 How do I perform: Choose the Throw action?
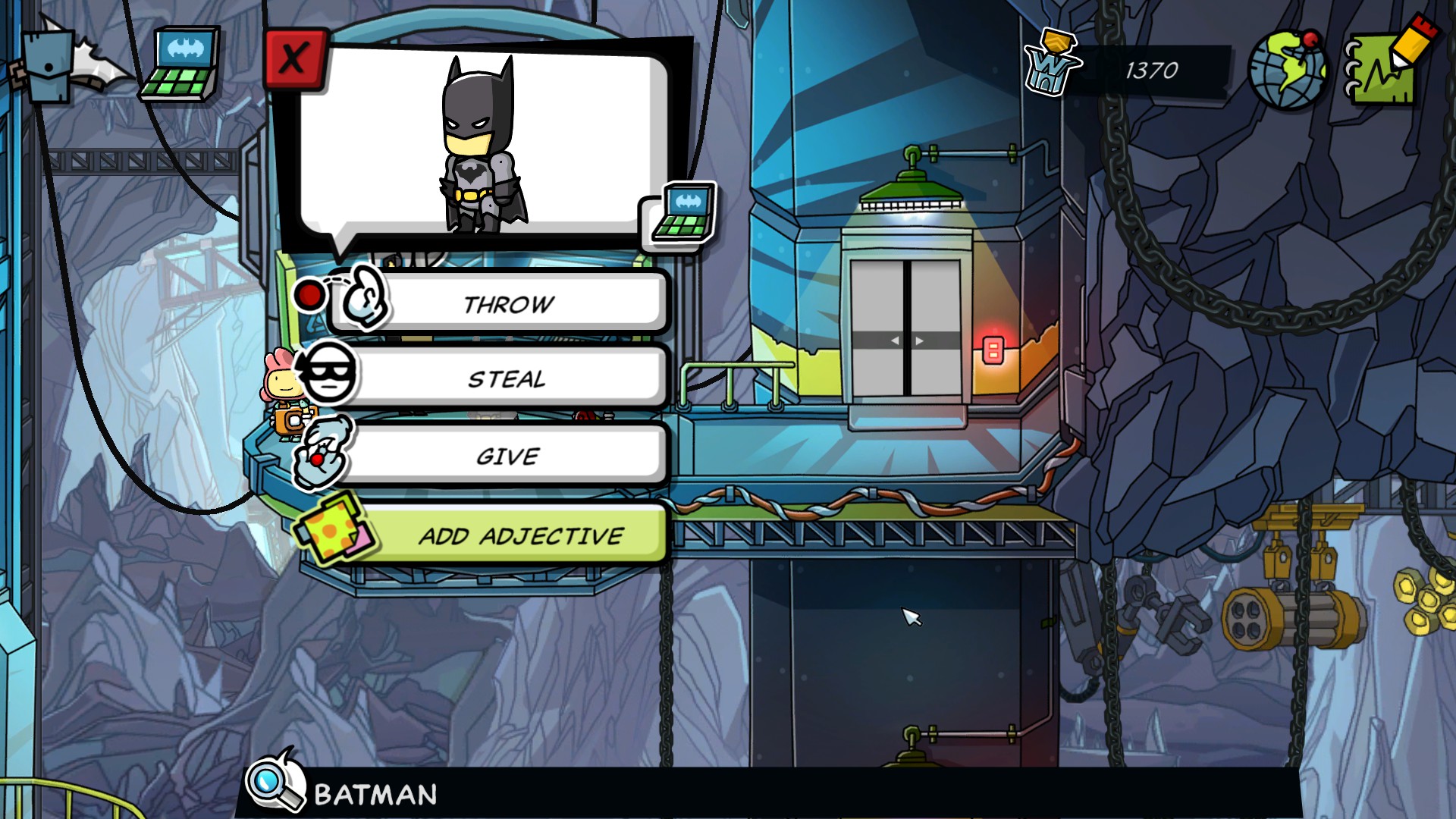pyautogui.click(x=507, y=303)
